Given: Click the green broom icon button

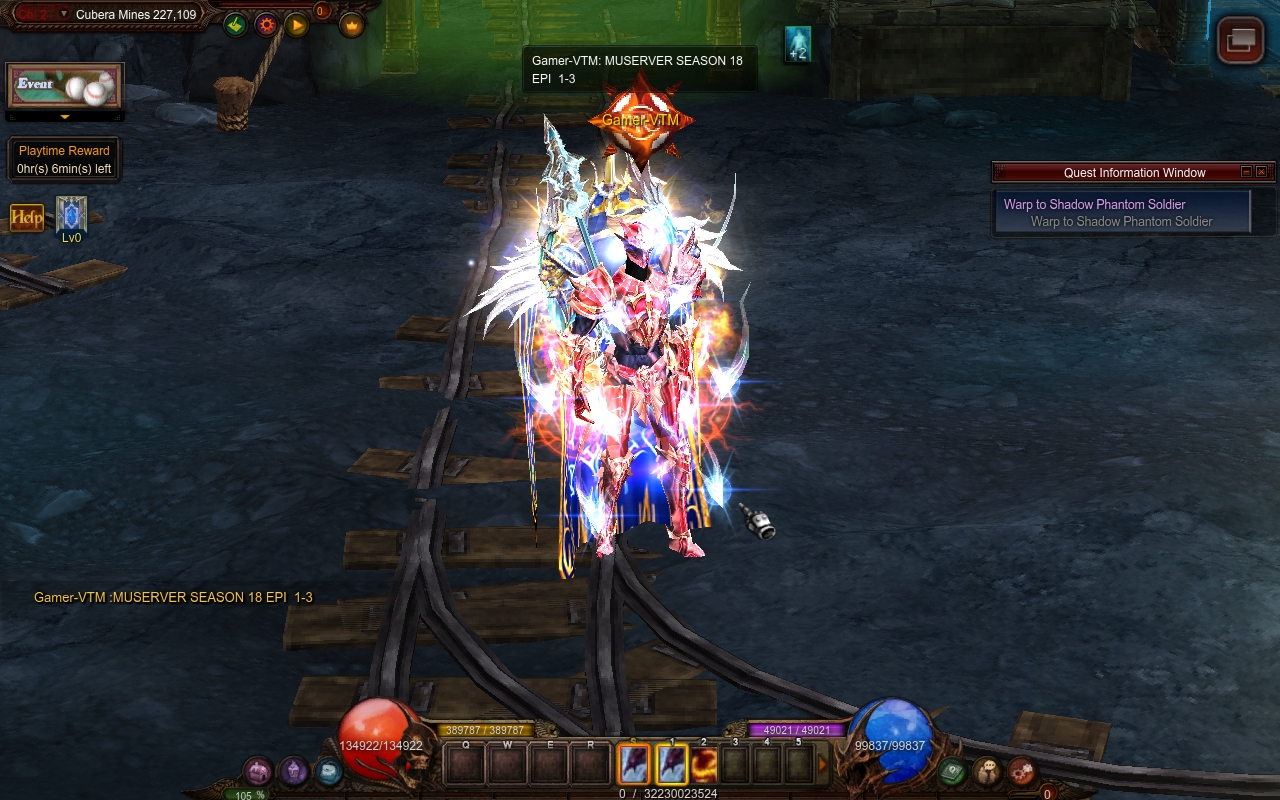Looking at the screenshot, I should click(x=235, y=24).
